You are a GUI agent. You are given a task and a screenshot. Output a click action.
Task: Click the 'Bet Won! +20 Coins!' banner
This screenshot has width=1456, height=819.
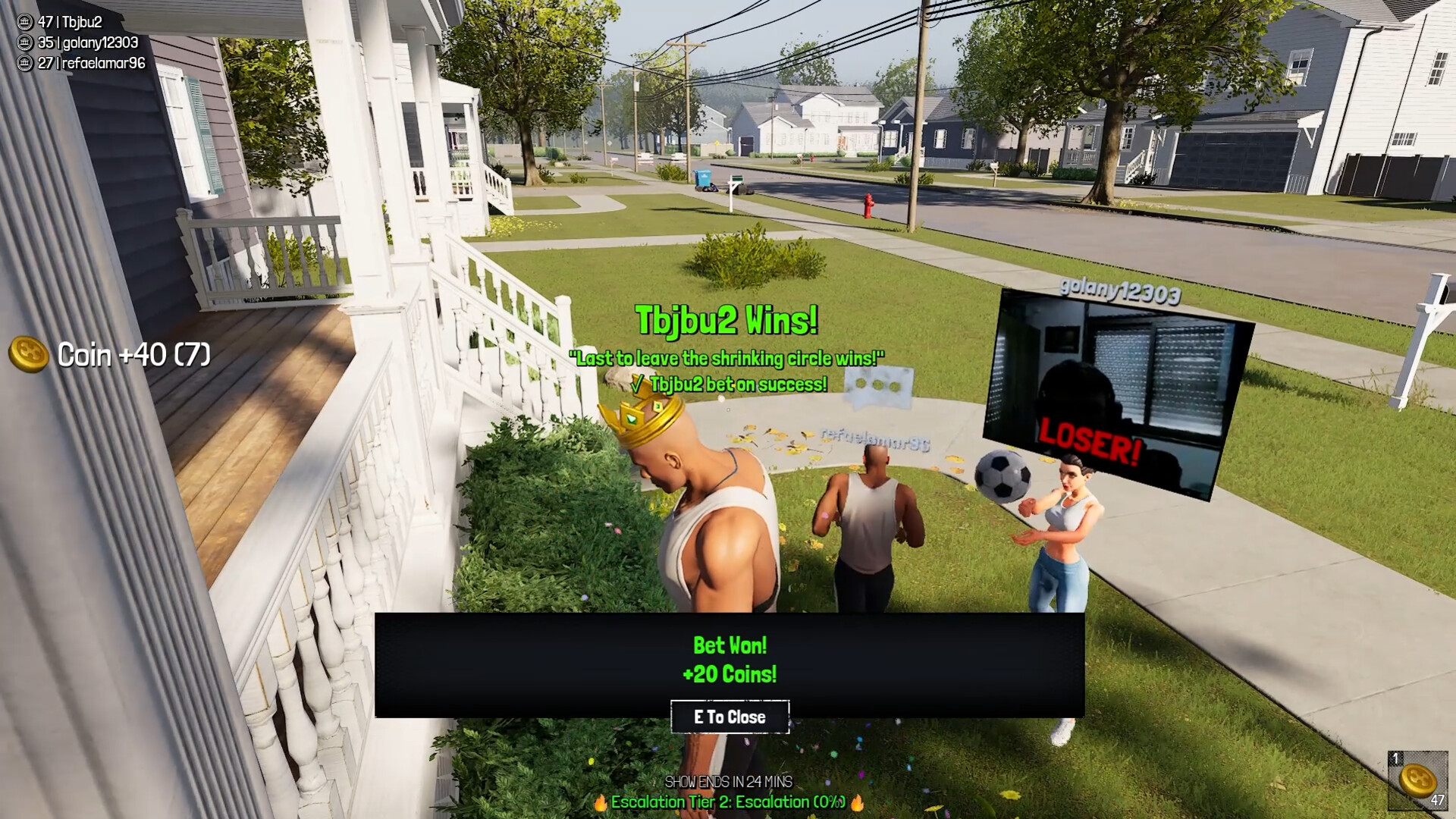coord(729,659)
